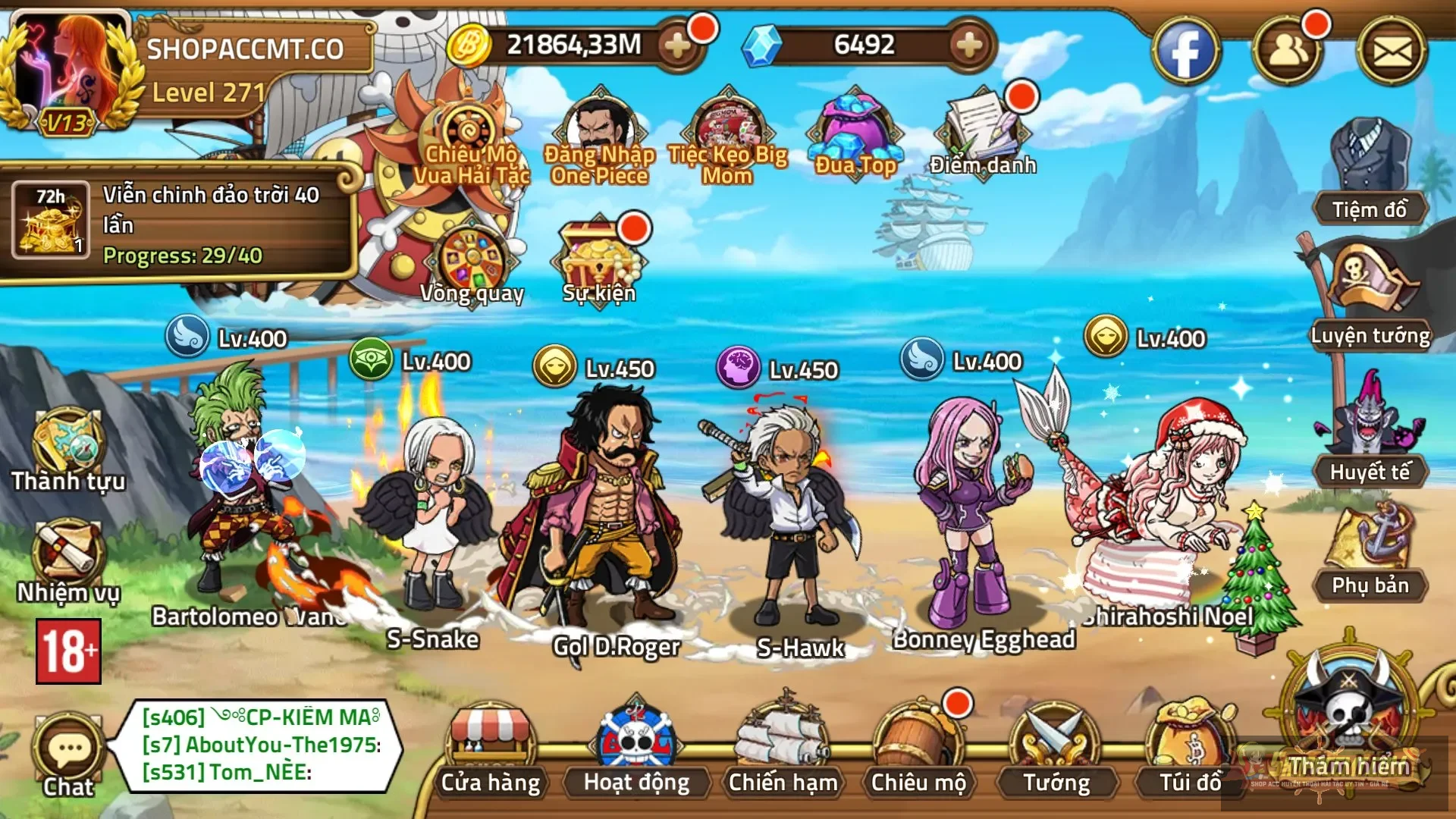The image size is (1456, 819).
Task: Open the Chiến hạm warship menu
Action: pyautogui.click(x=783, y=747)
